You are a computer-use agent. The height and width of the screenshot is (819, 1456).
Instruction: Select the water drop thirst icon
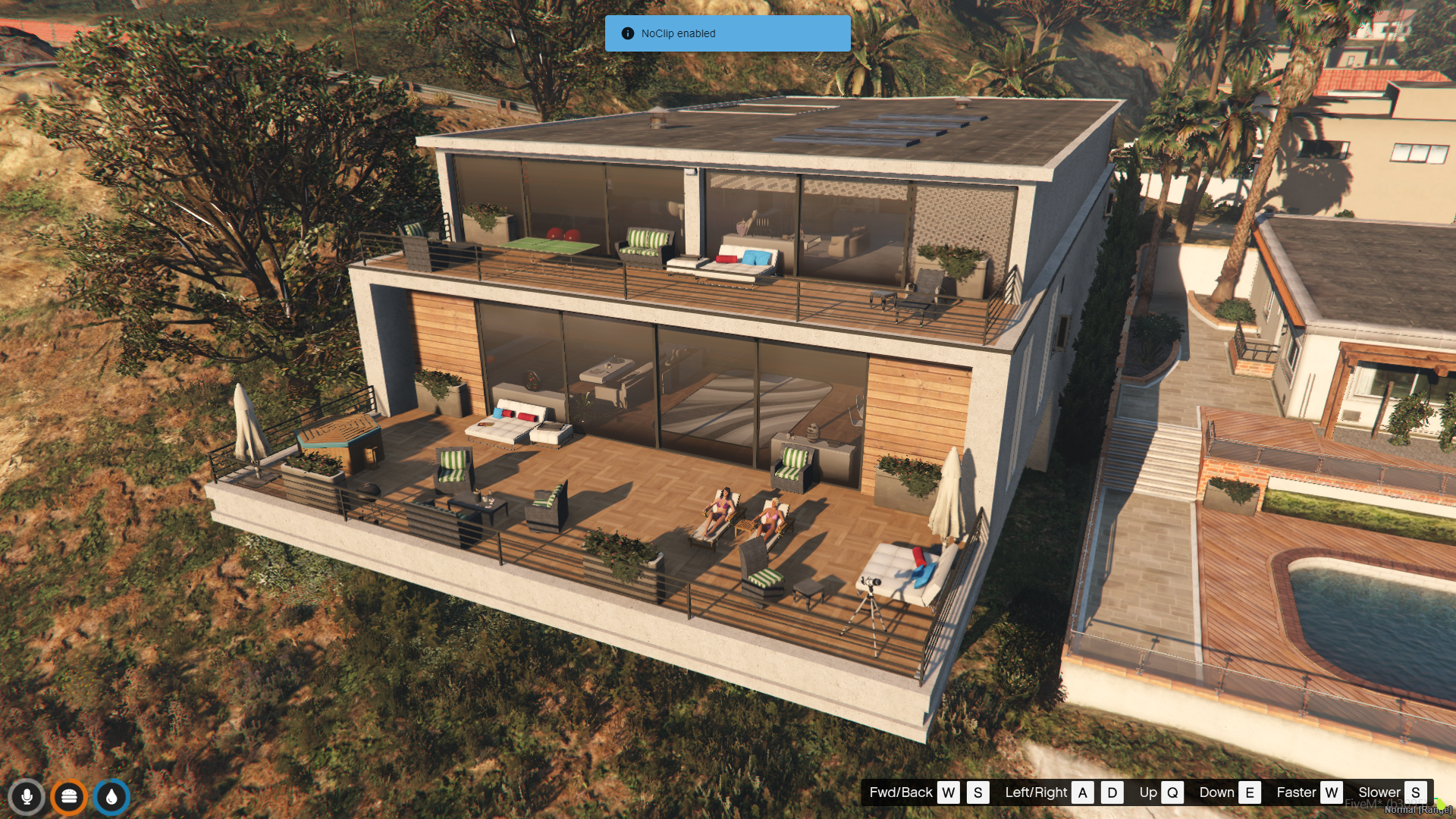click(x=111, y=797)
